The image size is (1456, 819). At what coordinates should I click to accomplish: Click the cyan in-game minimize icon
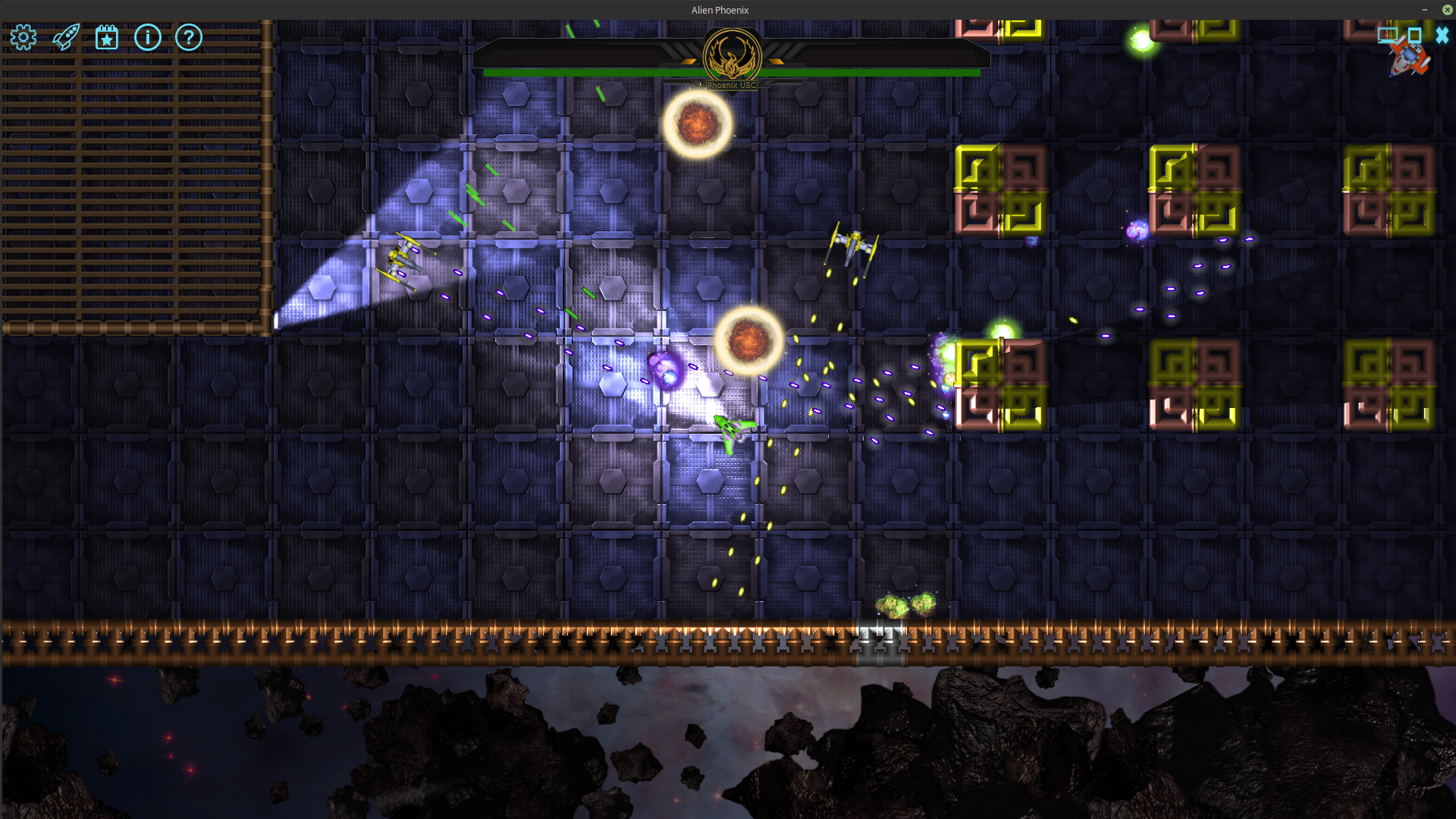(x=1387, y=35)
